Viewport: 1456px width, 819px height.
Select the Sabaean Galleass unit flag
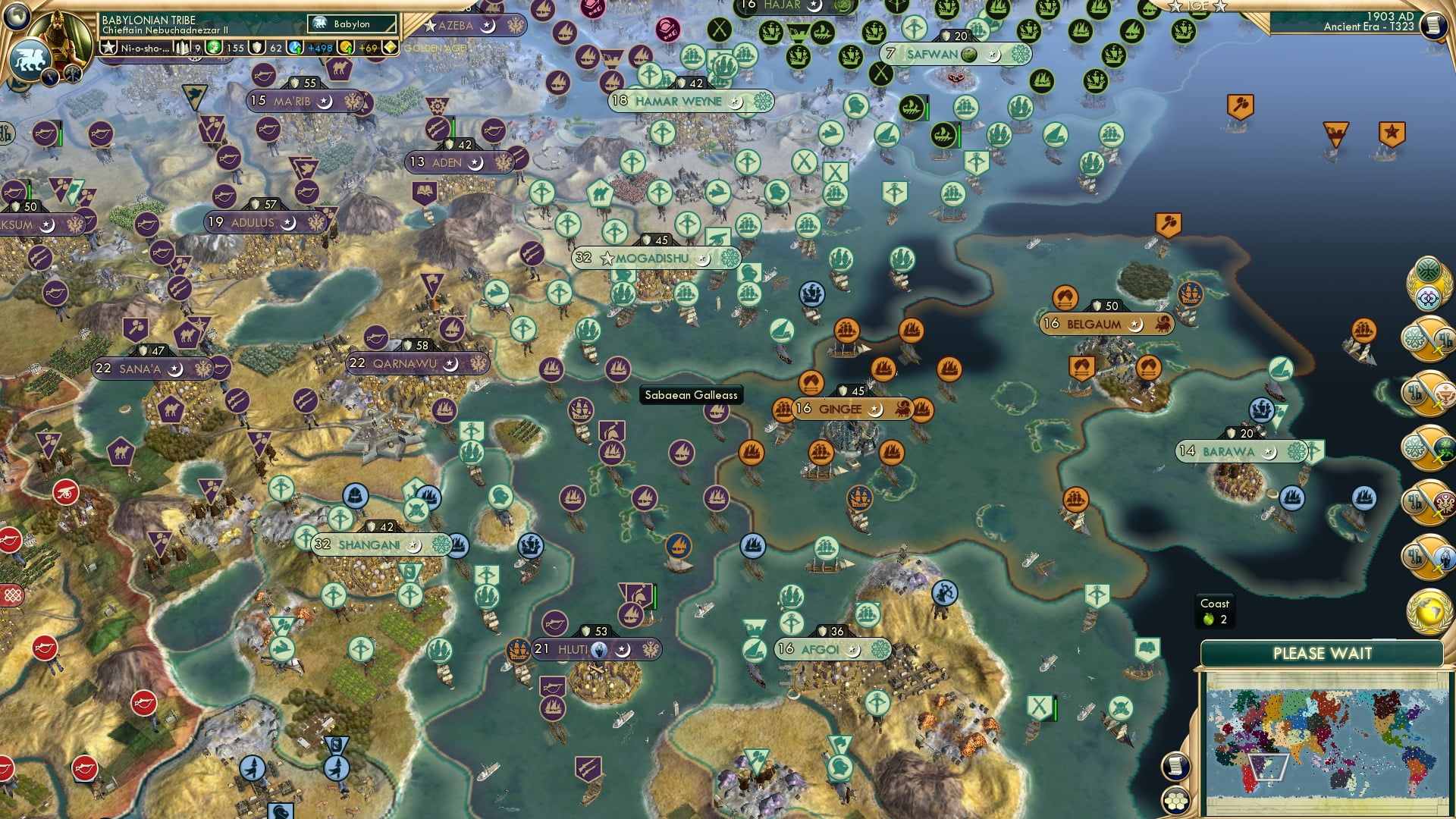click(x=692, y=394)
